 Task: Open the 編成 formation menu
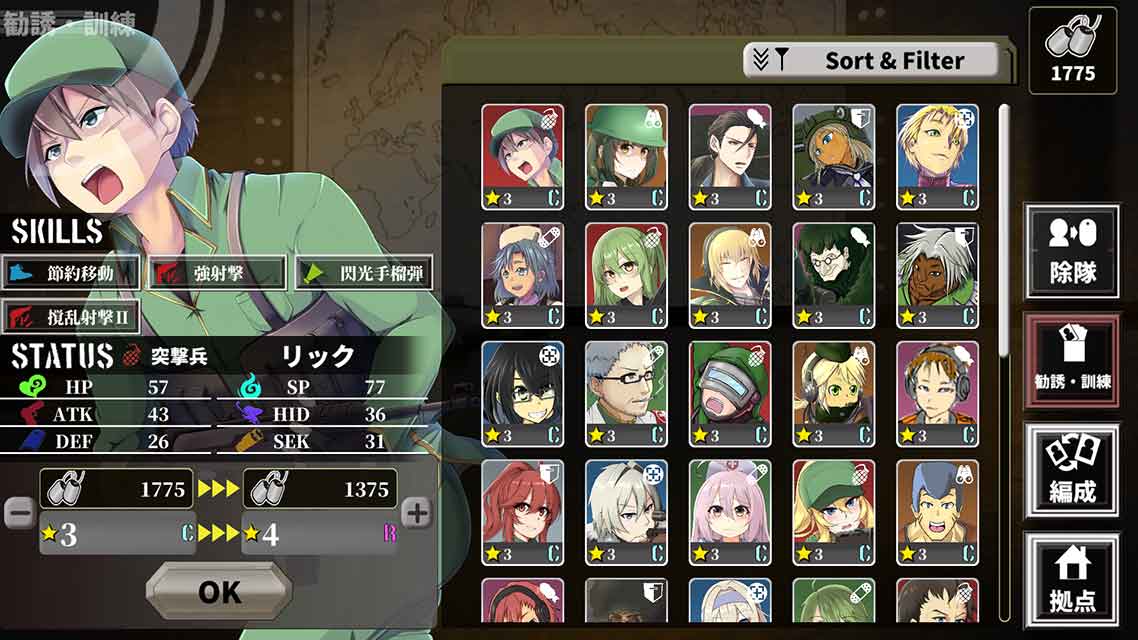1071,471
